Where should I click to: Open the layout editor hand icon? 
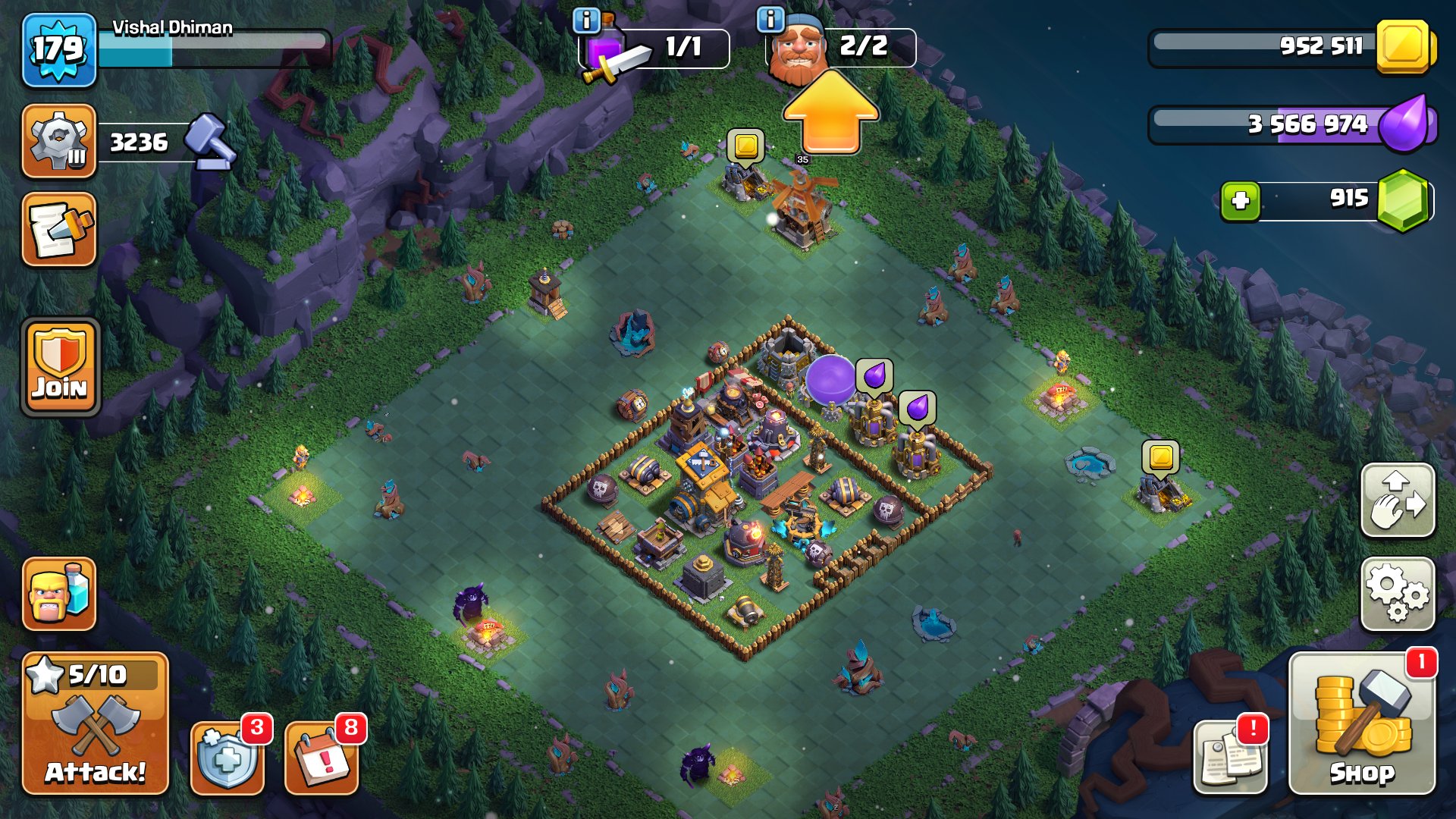(x=1398, y=500)
